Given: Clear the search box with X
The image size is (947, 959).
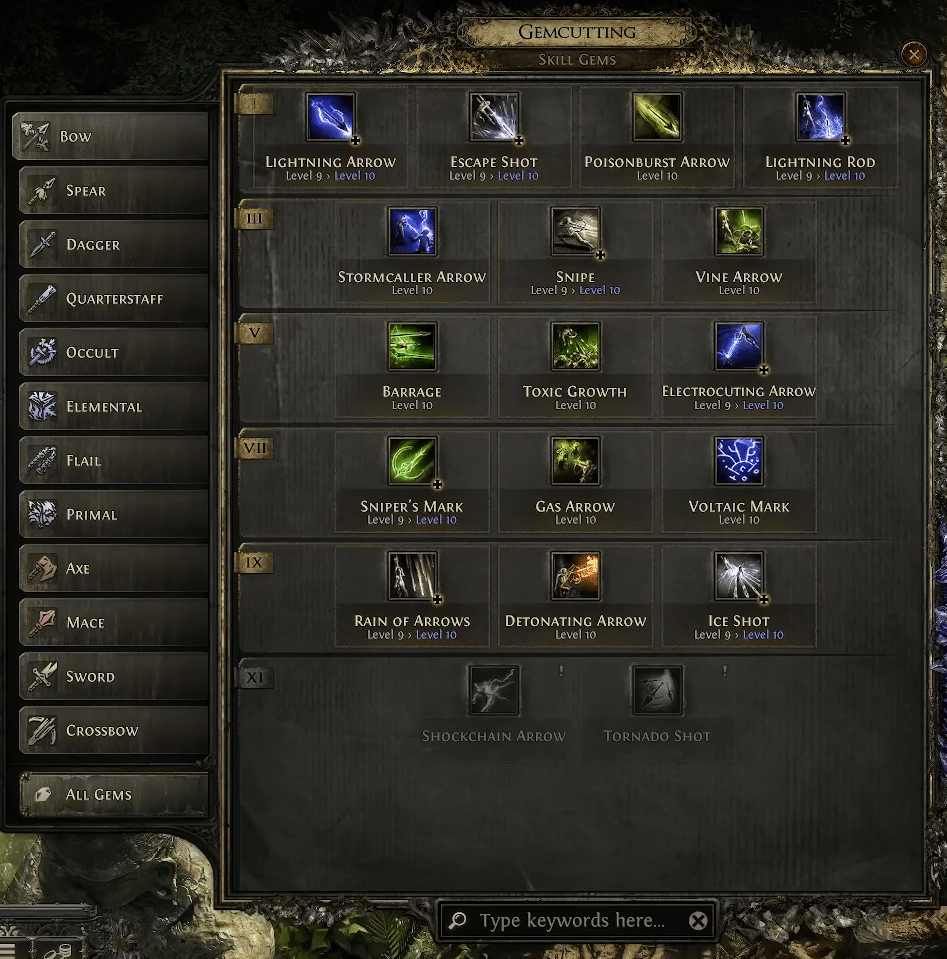Looking at the screenshot, I should (698, 921).
